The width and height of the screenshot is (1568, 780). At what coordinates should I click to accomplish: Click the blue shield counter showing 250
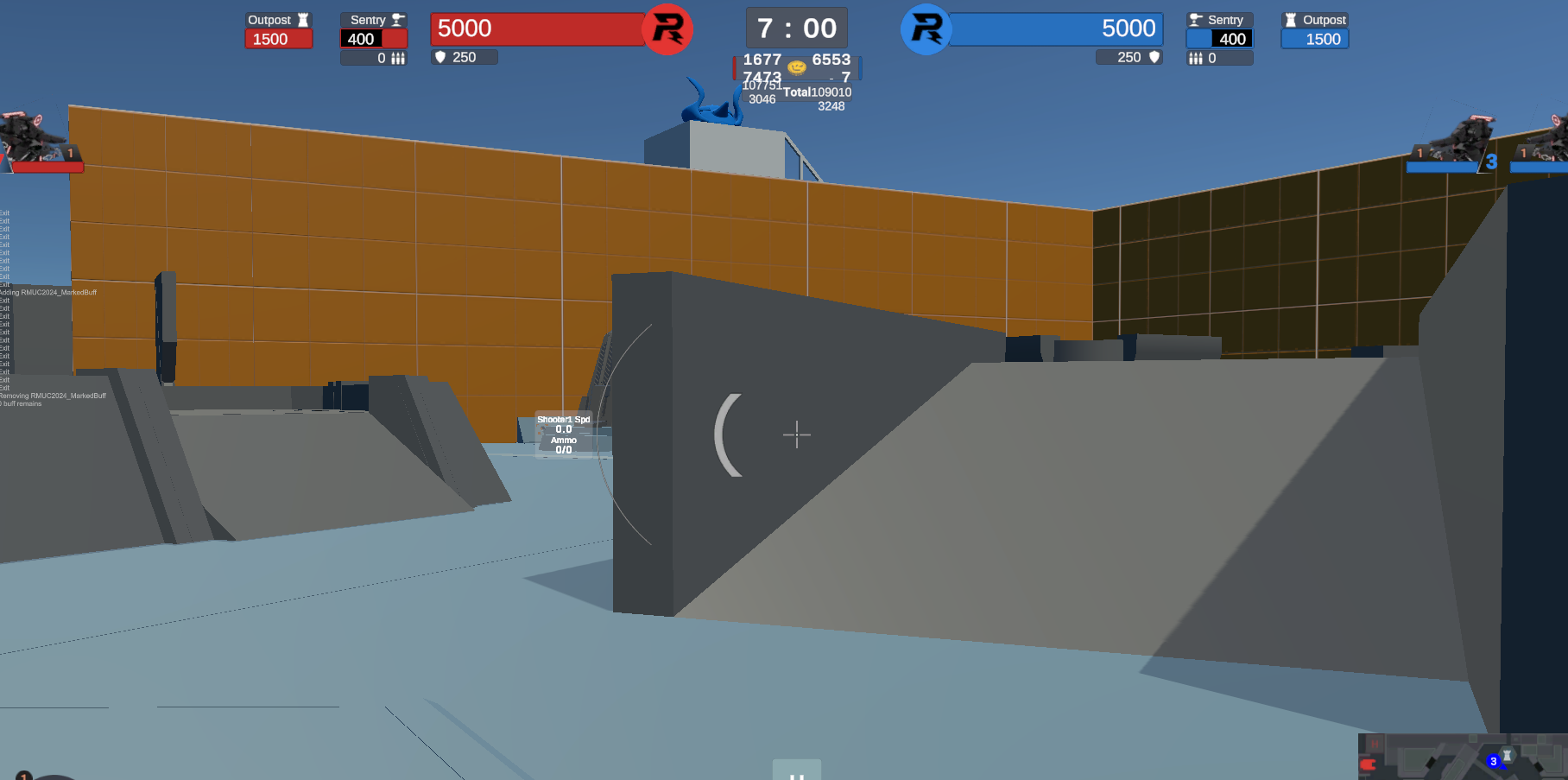click(1129, 57)
